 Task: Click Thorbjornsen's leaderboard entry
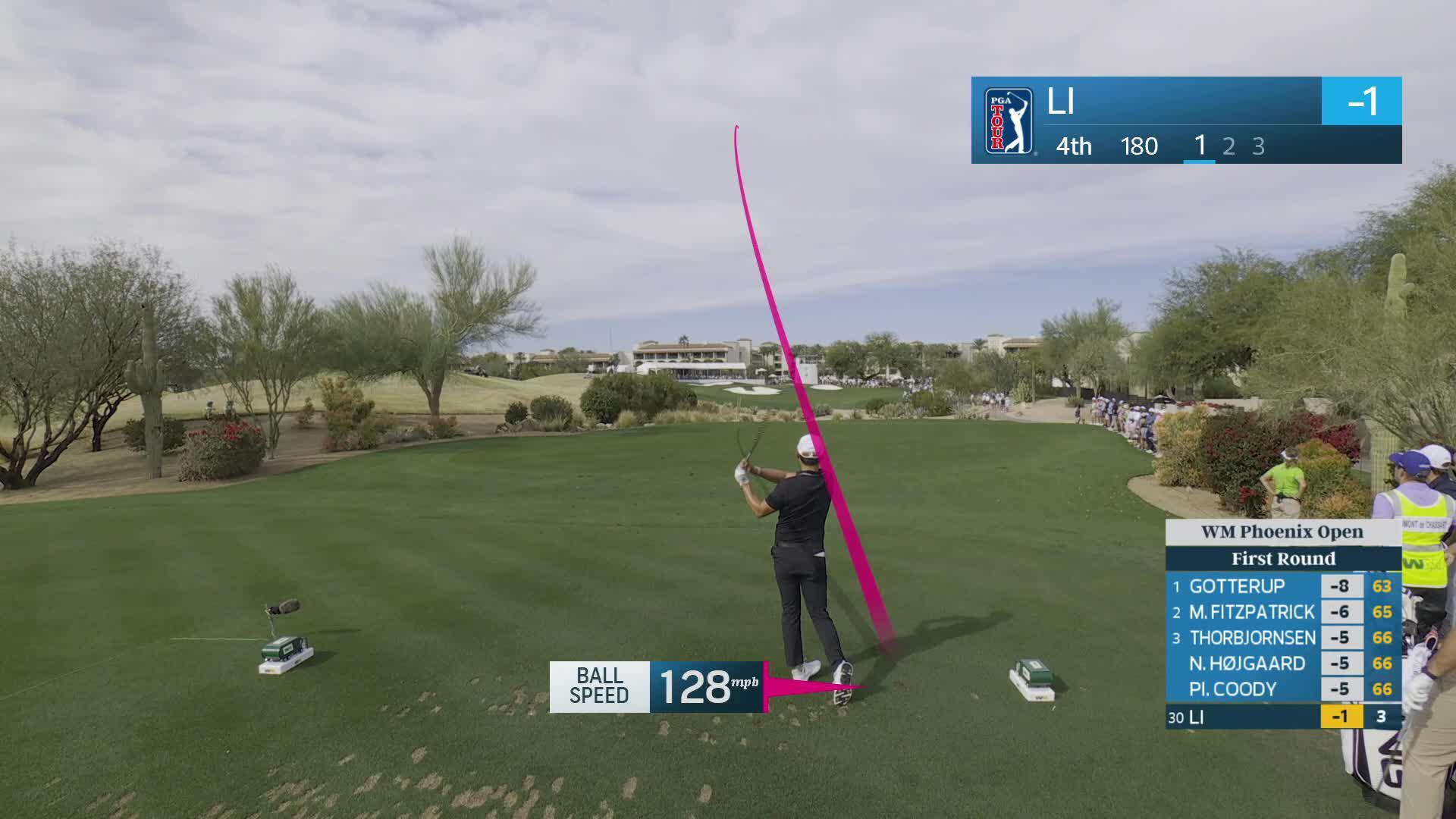pos(1282,638)
